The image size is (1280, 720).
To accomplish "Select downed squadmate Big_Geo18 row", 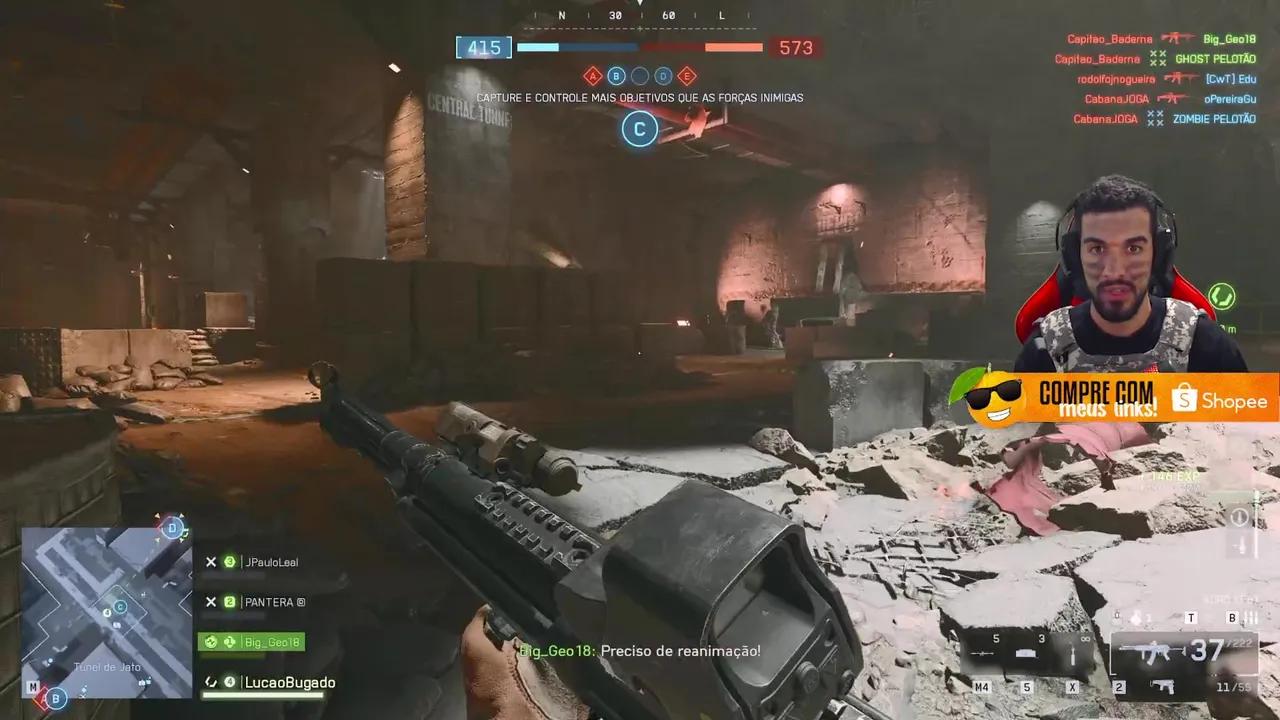I will click(x=251, y=642).
